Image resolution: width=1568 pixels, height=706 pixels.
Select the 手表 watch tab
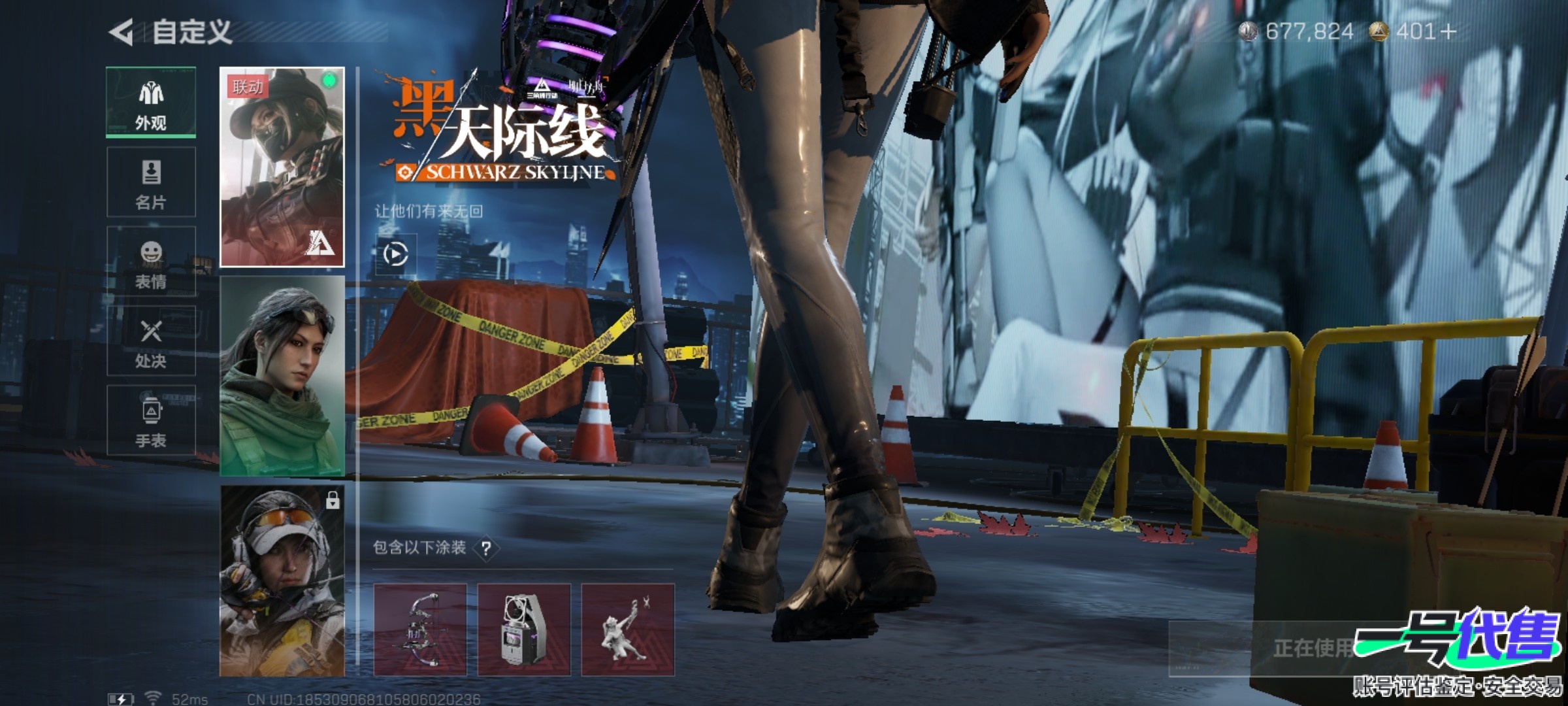(x=151, y=420)
